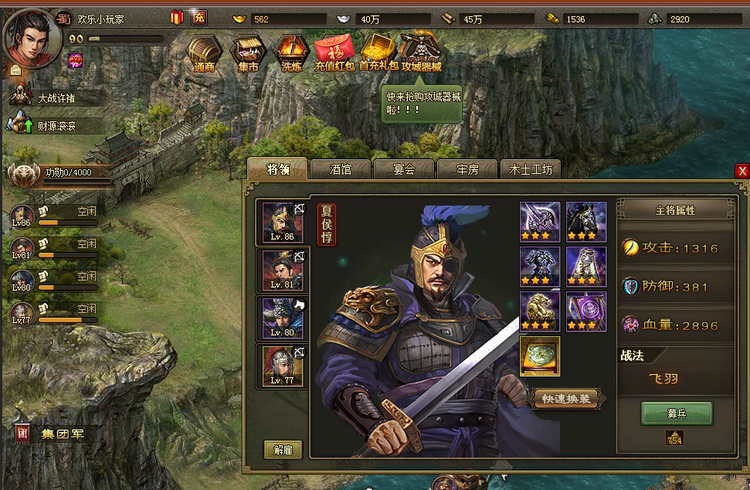Switch to the 酒馆 tavern tab

[x=340, y=169]
